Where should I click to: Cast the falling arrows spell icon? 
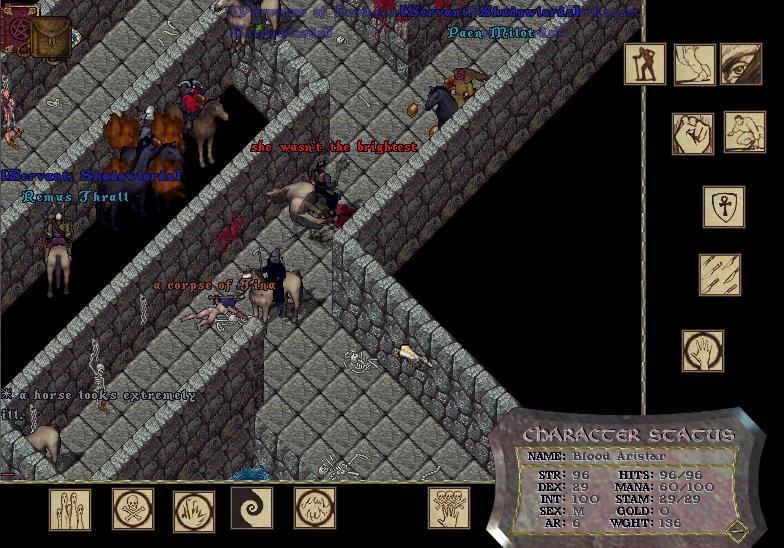720,275
